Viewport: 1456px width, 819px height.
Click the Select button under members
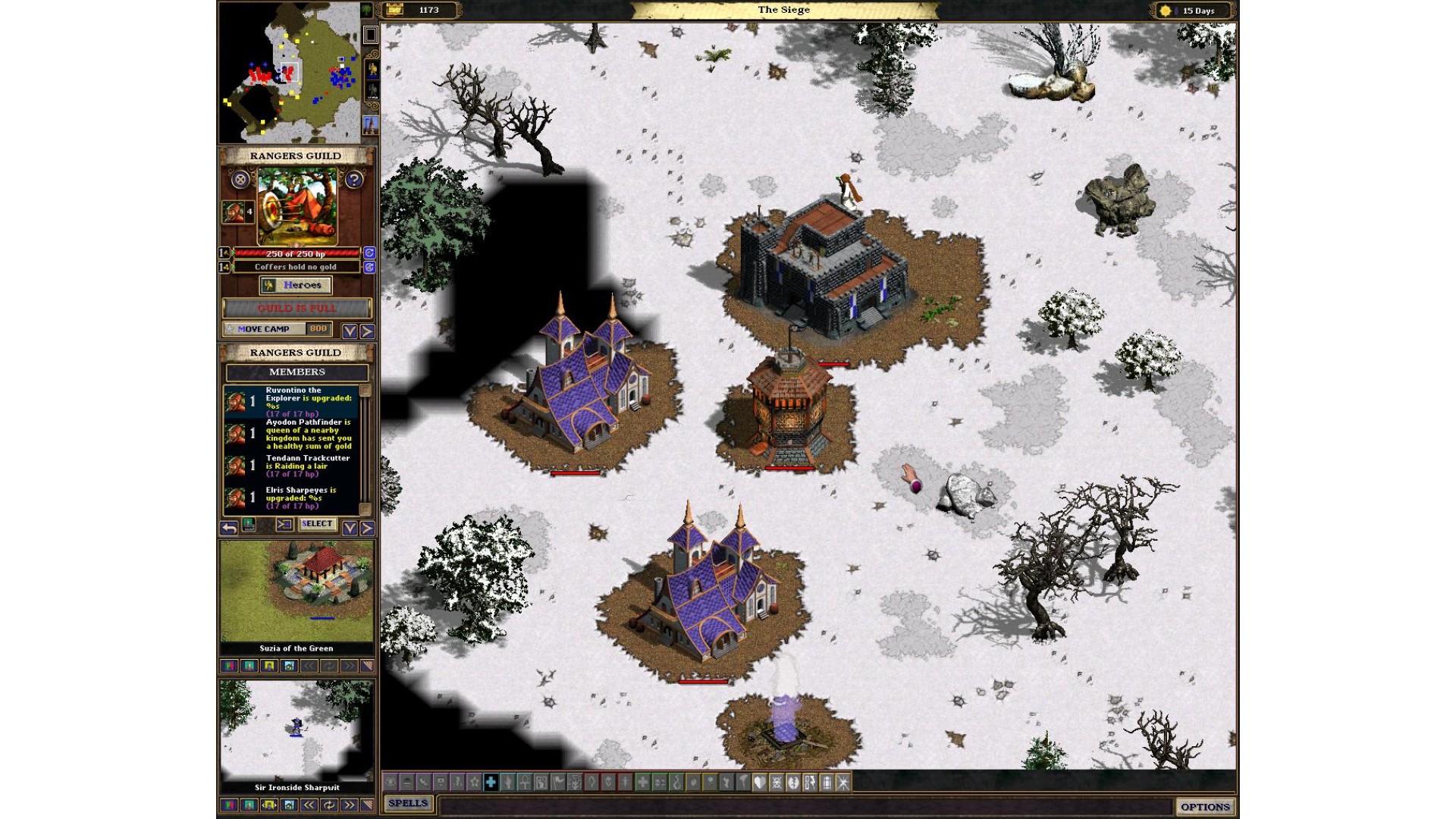click(317, 524)
